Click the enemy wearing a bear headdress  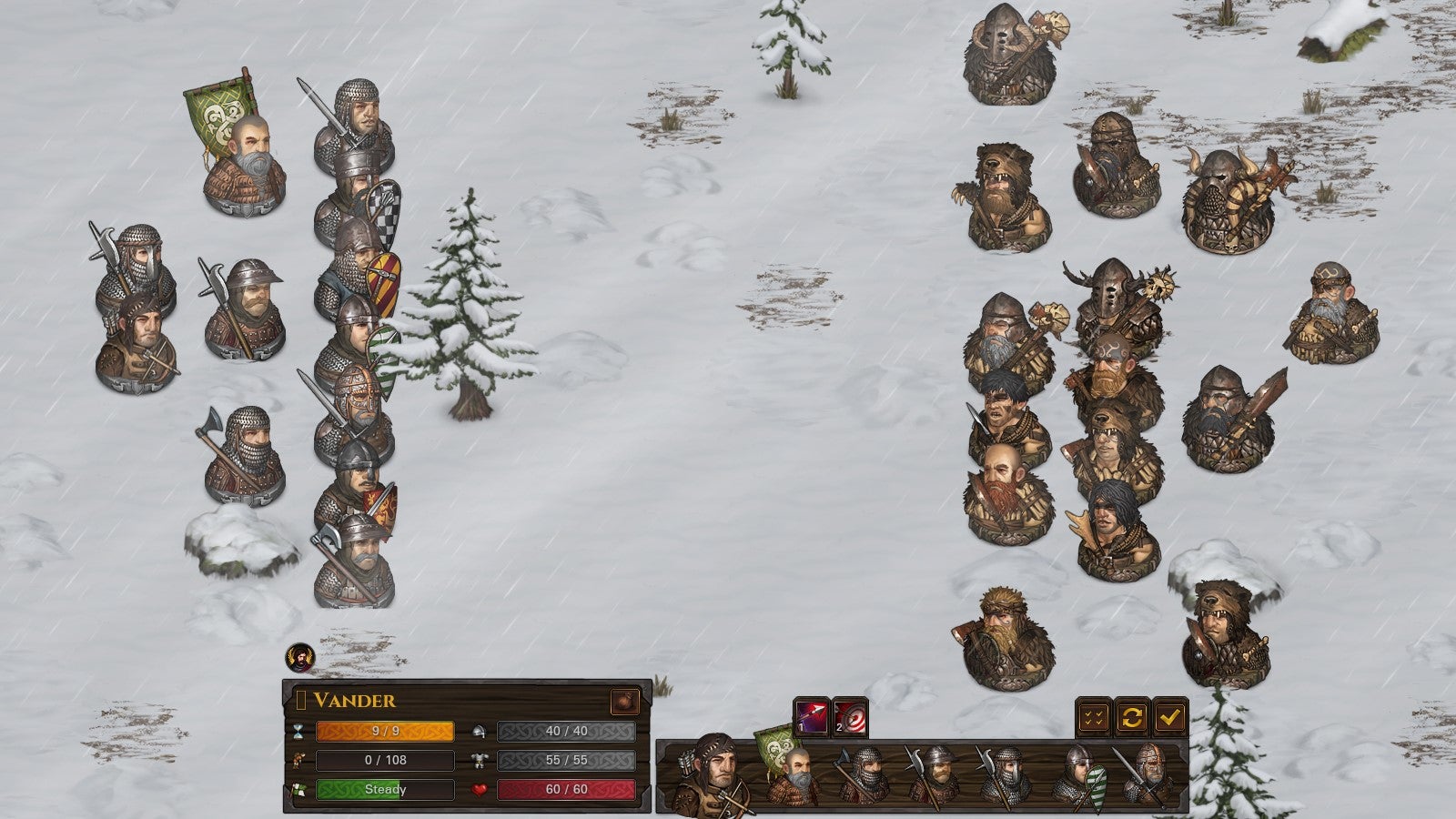tap(1001, 191)
